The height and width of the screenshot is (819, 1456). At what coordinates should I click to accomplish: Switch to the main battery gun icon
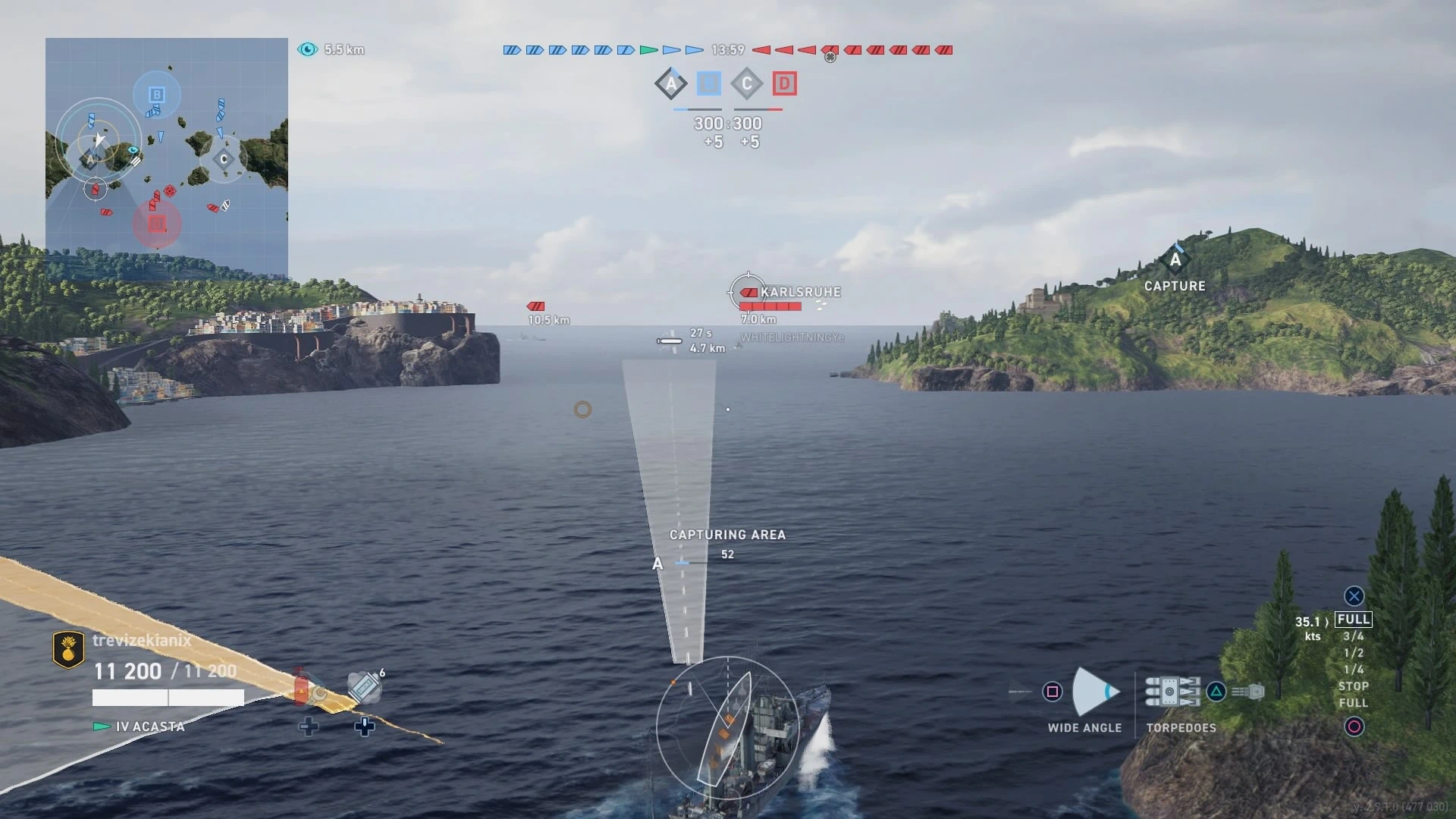1248,692
